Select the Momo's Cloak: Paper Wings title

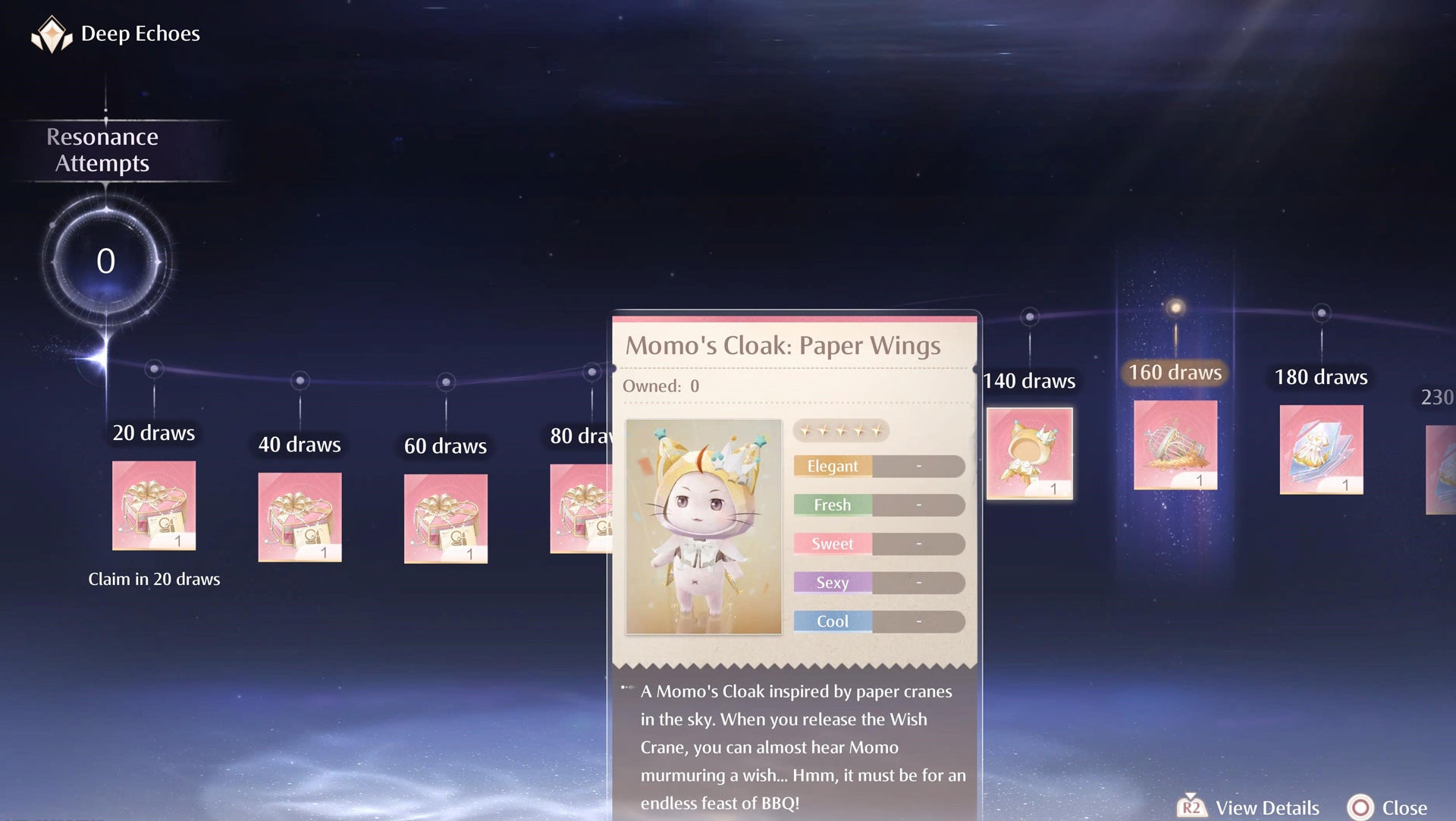[x=783, y=345]
